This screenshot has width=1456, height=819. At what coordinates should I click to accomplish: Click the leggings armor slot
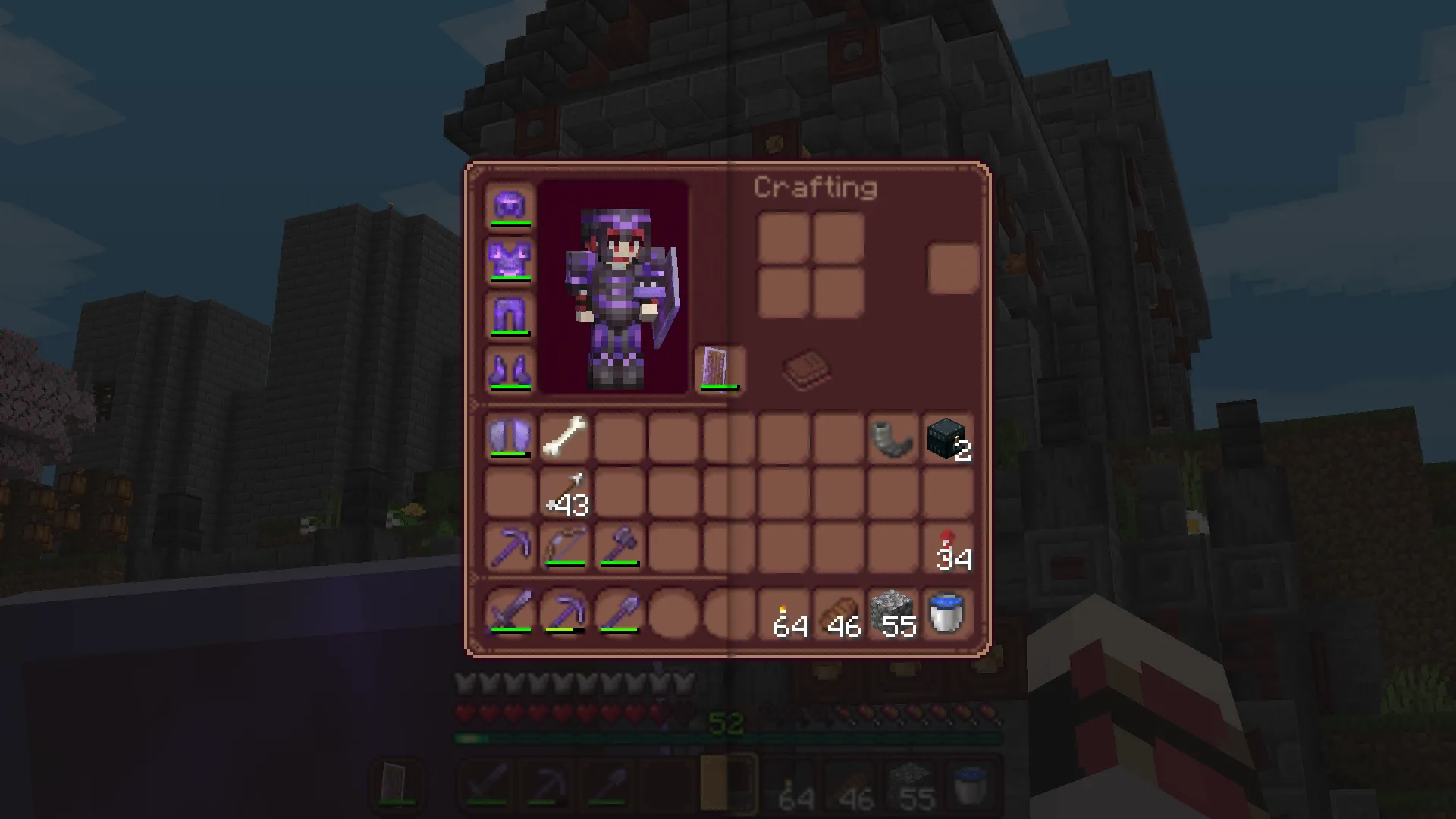click(x=510, y=315)
